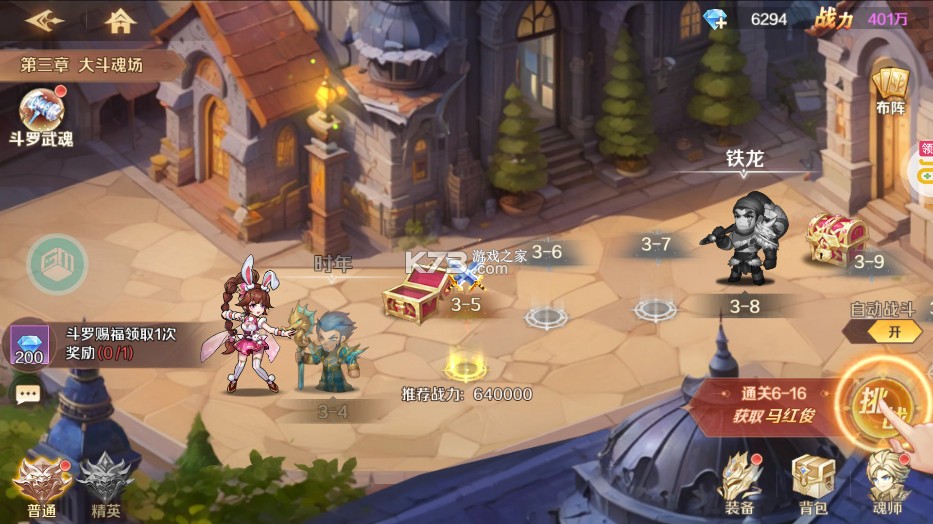Image resolution: width=933 pixels, height=524 pixels.
Task: Return to the home screen
Action: [120, 20]
